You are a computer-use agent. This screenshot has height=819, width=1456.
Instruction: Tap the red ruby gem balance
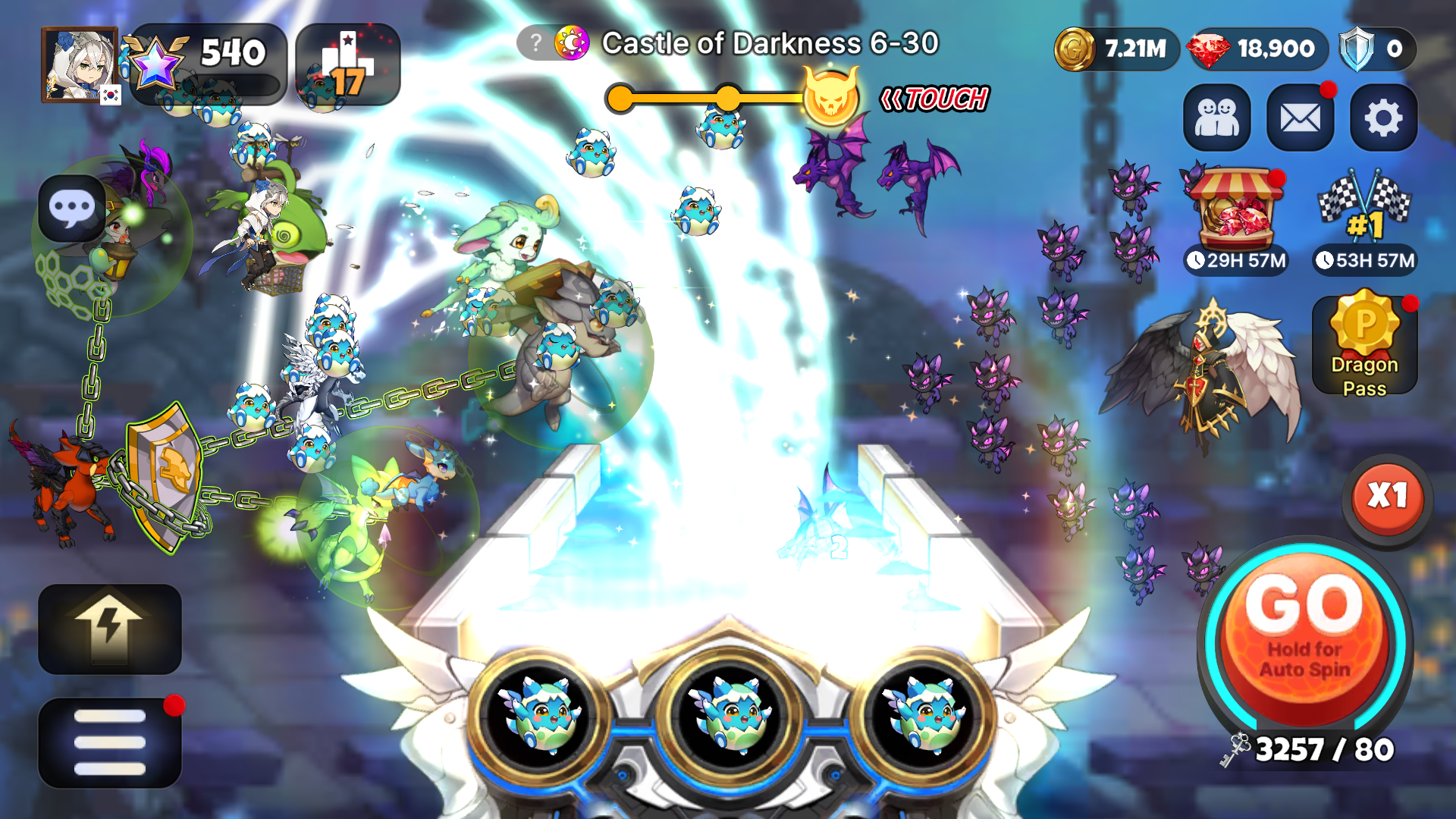point(1258,49)
